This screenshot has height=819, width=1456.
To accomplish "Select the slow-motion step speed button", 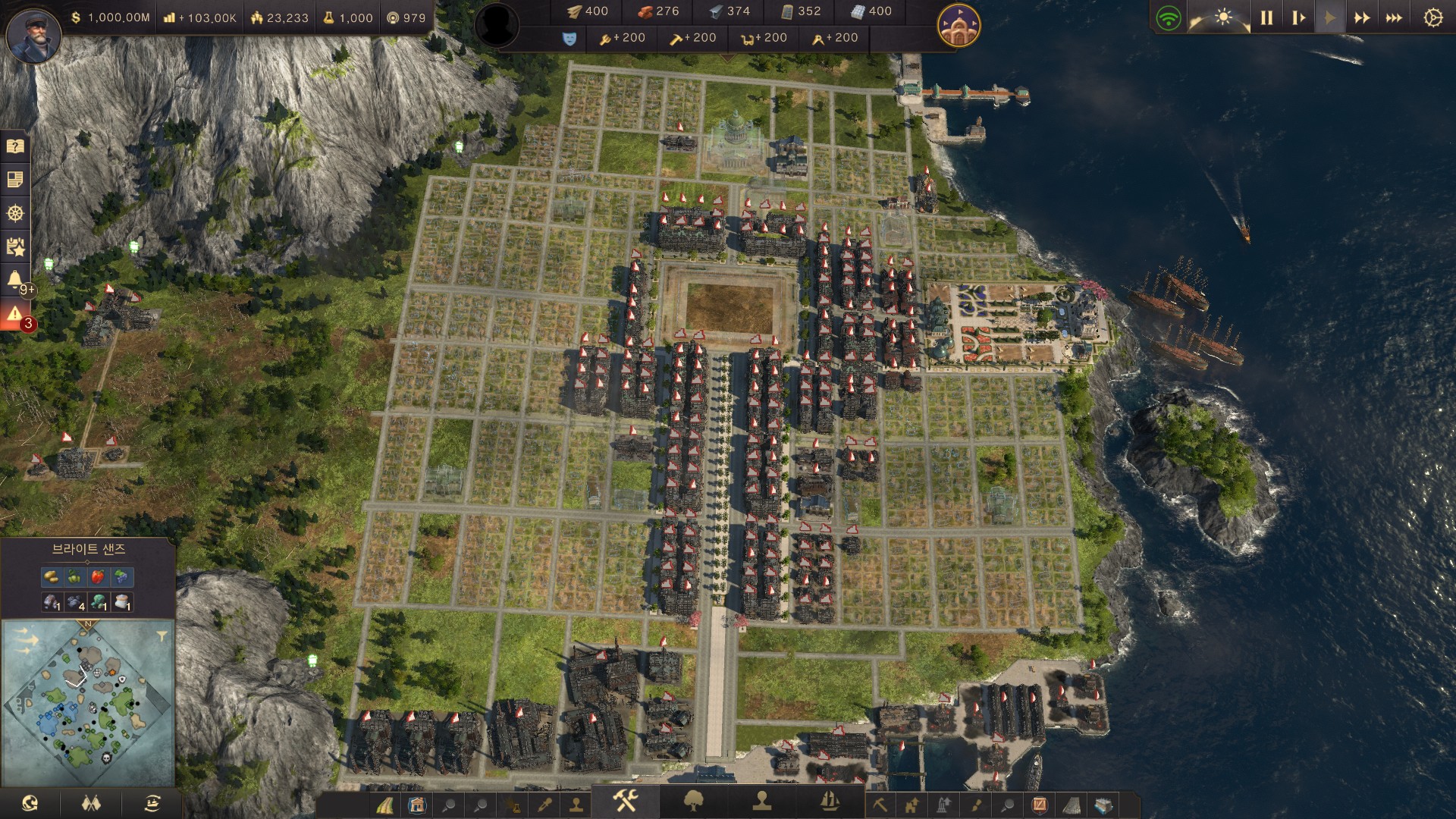I will (1298, 17).
